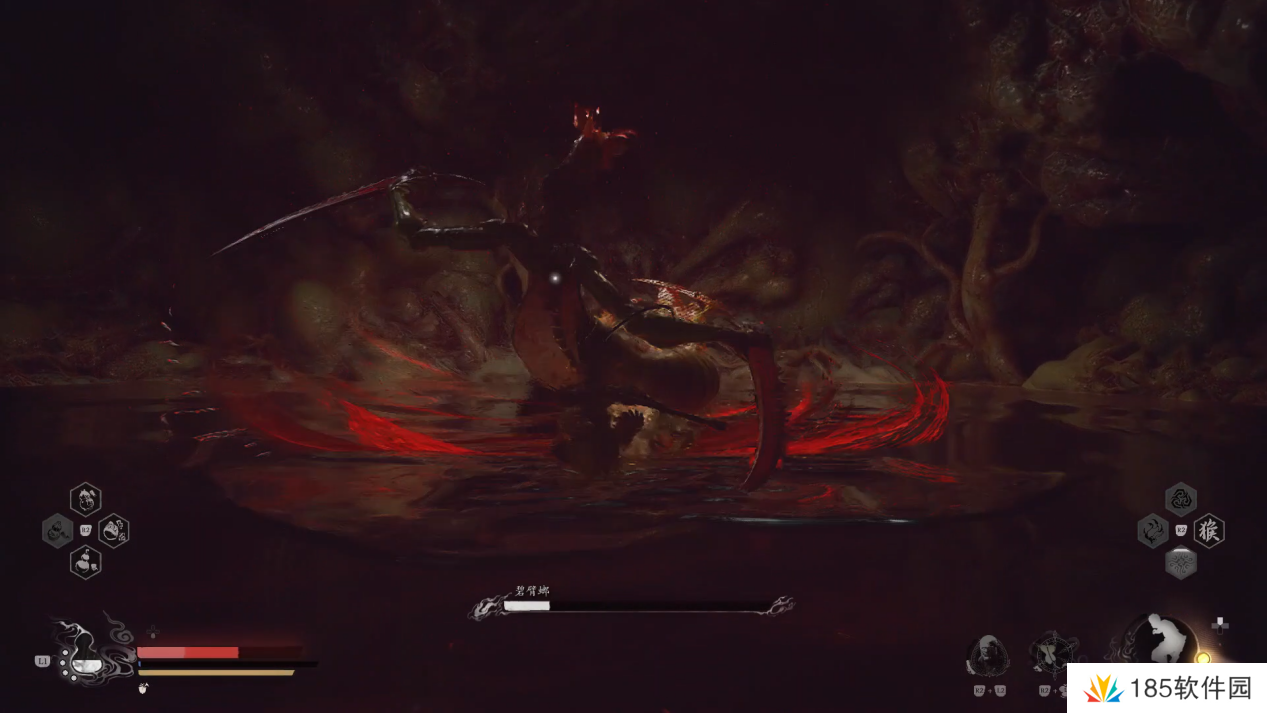Open the 185软件园 watermark logo
This screenshot has width=1267, height=713.
(x=1166, y=688)
